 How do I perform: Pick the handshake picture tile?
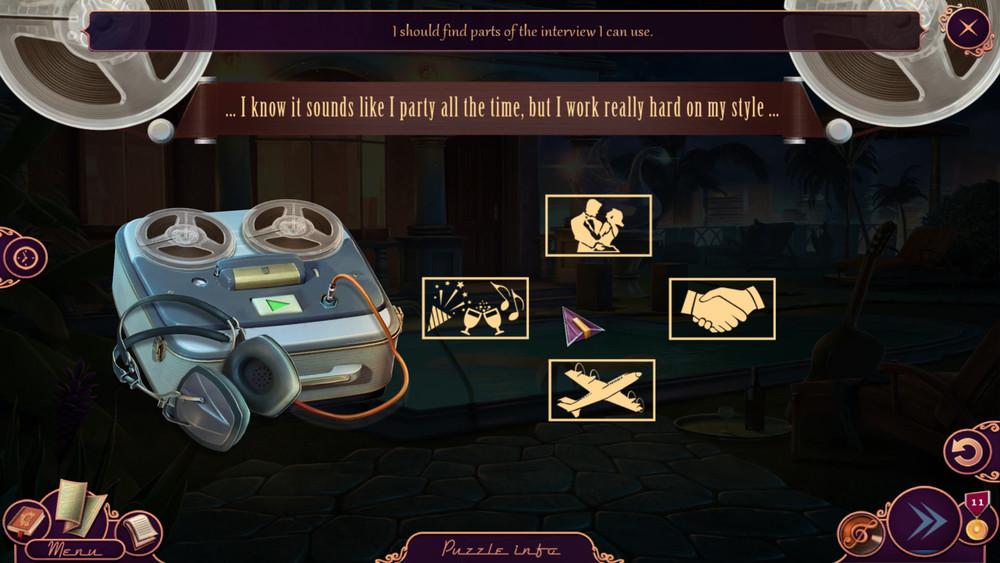(722, 309)
